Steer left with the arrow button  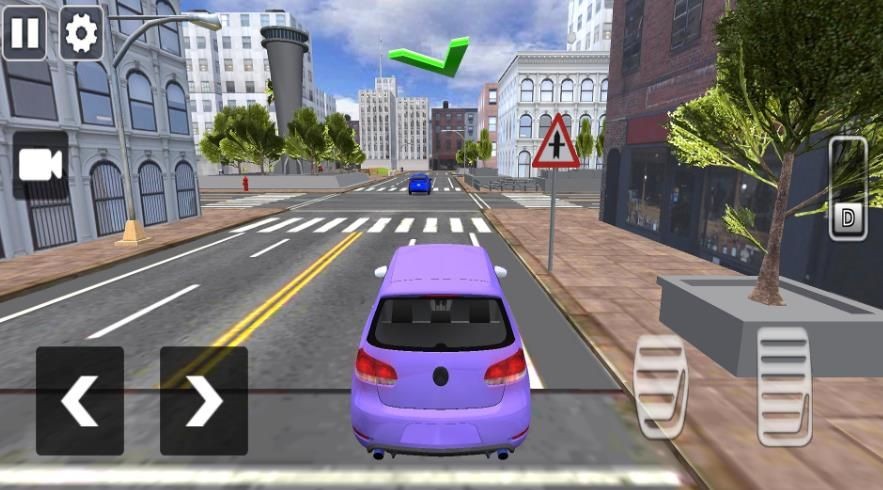point(80,401)
